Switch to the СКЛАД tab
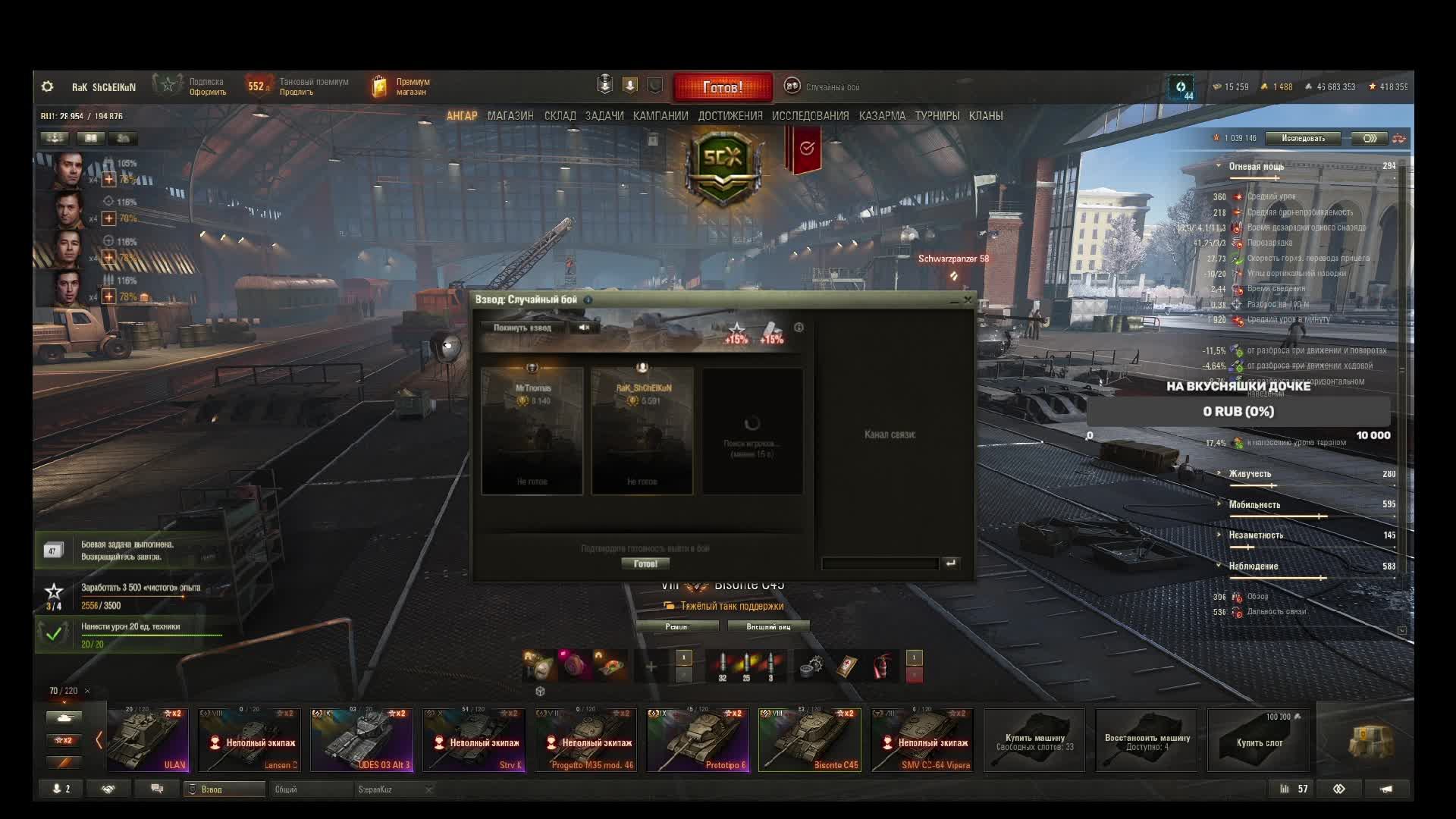1456x819 pixels. tap(560, 116)
